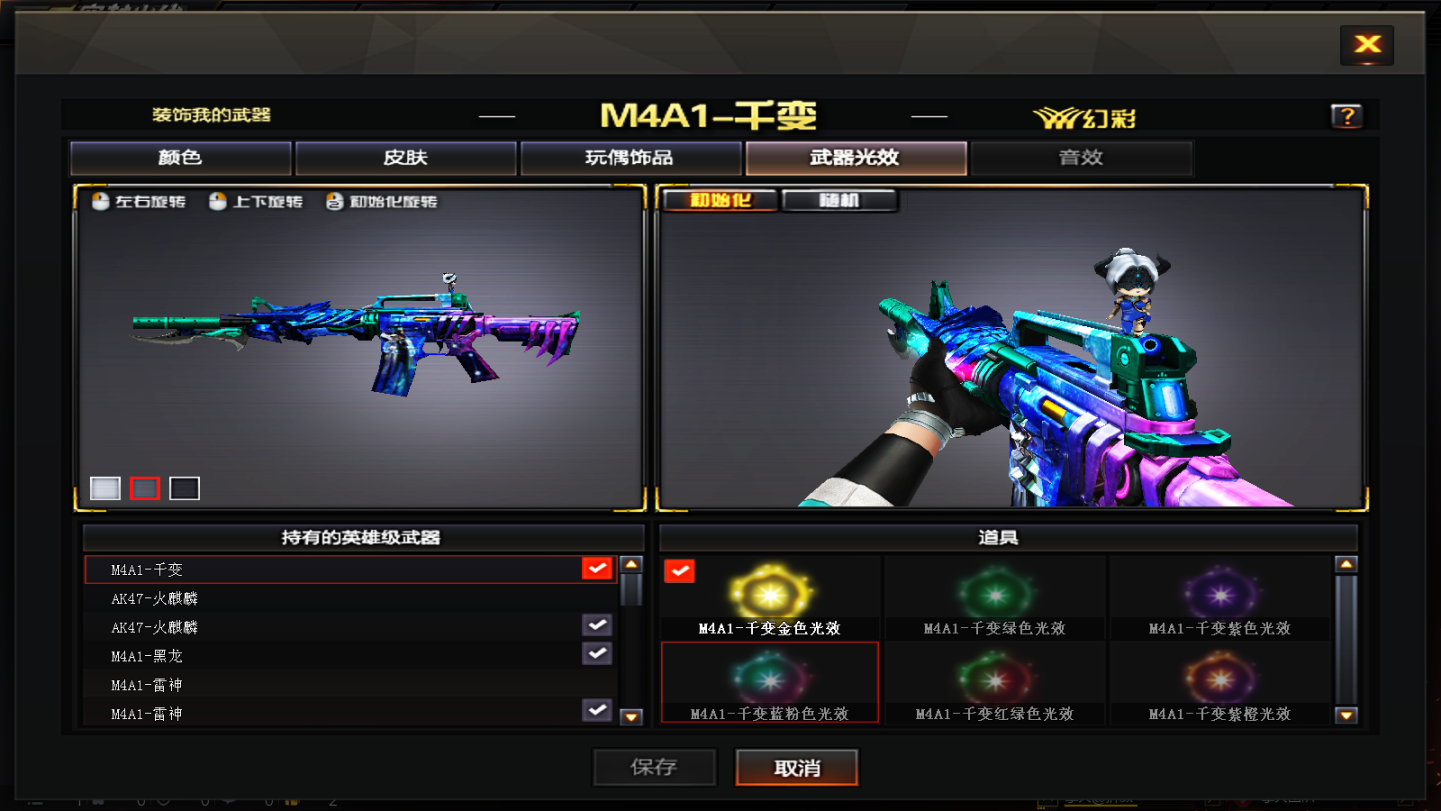Click the 随机 random button
Screen dimensions: 1441x811
[x=839, y=200]
